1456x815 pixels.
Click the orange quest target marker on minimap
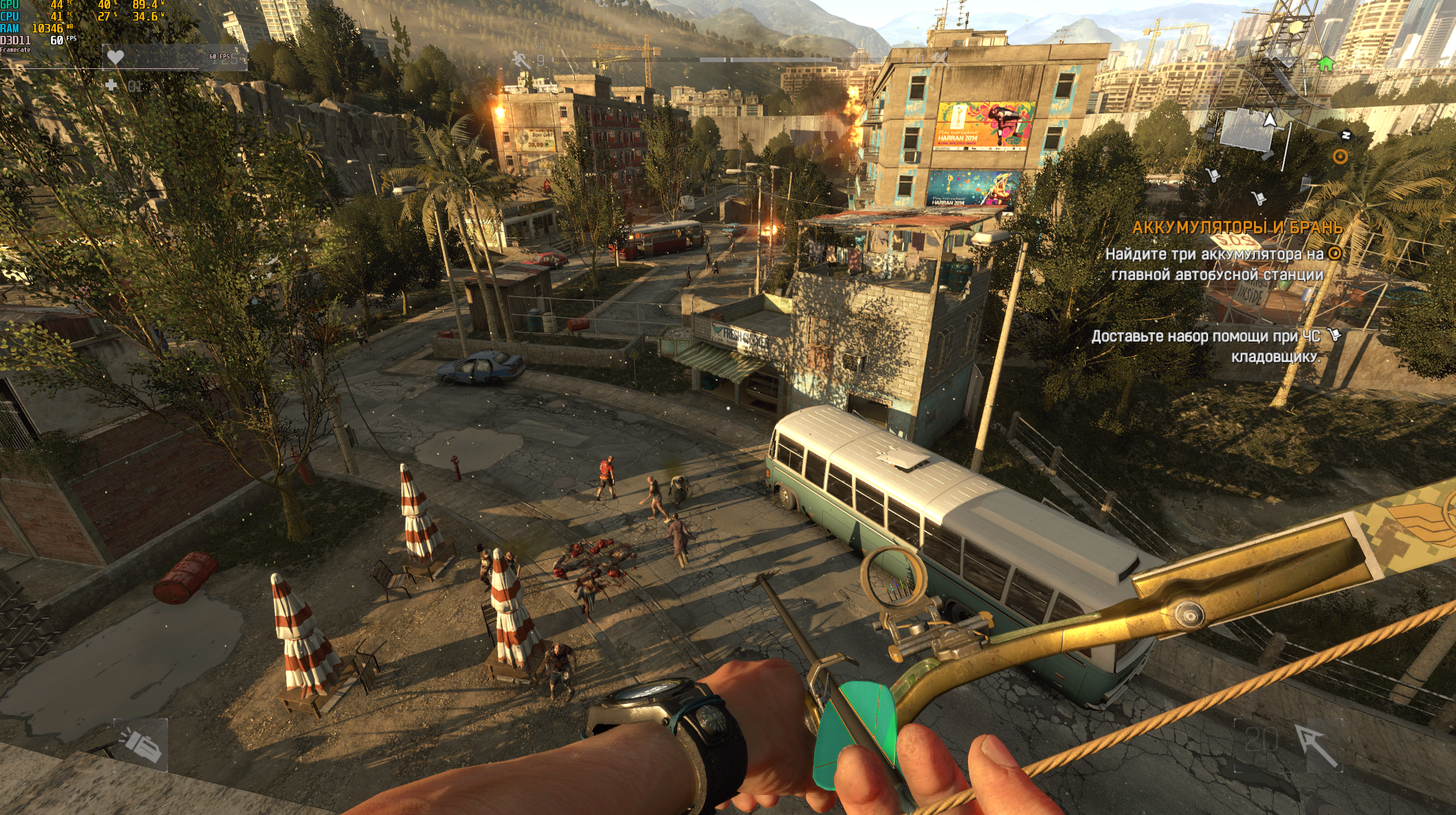click(x=1340, y=157)
